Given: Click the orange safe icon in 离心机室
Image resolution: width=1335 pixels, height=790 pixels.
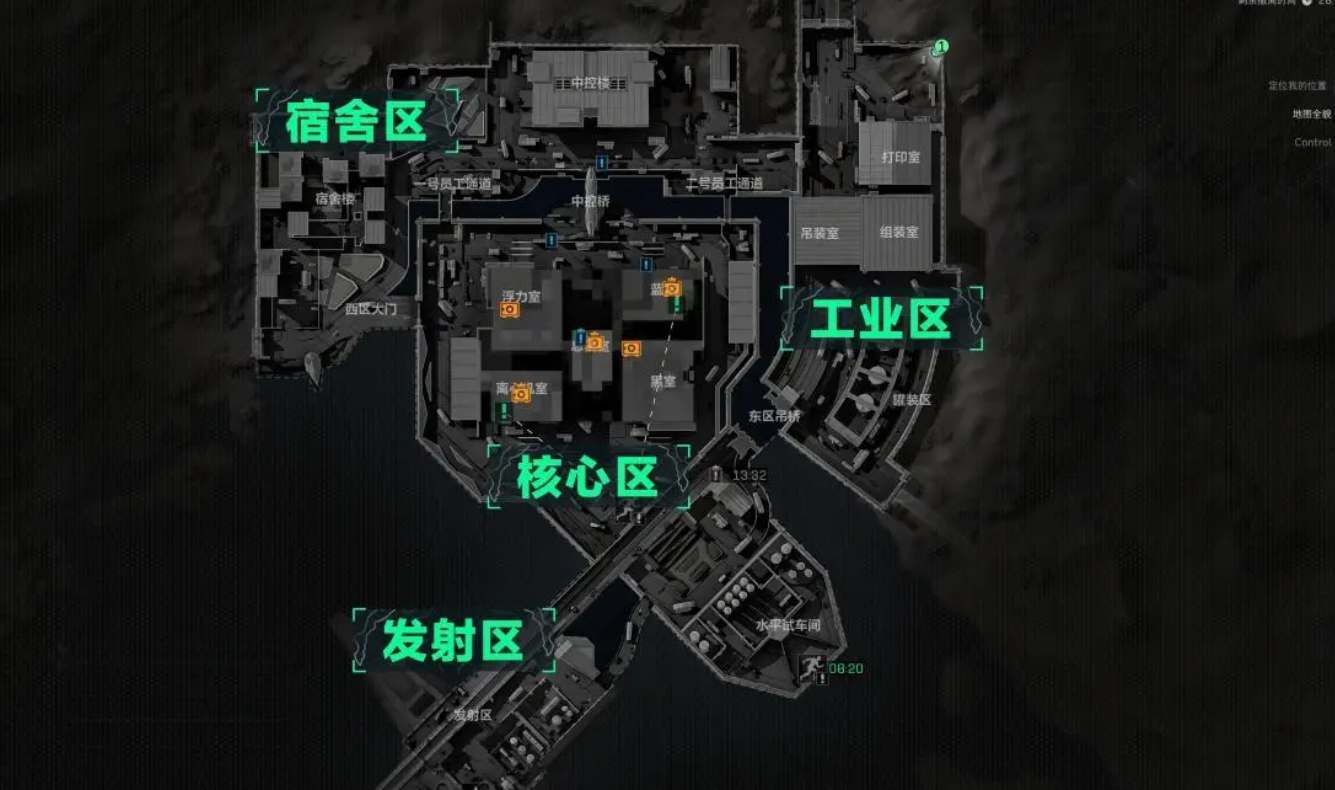Looking at the screenshot, I should pos(520,393).
